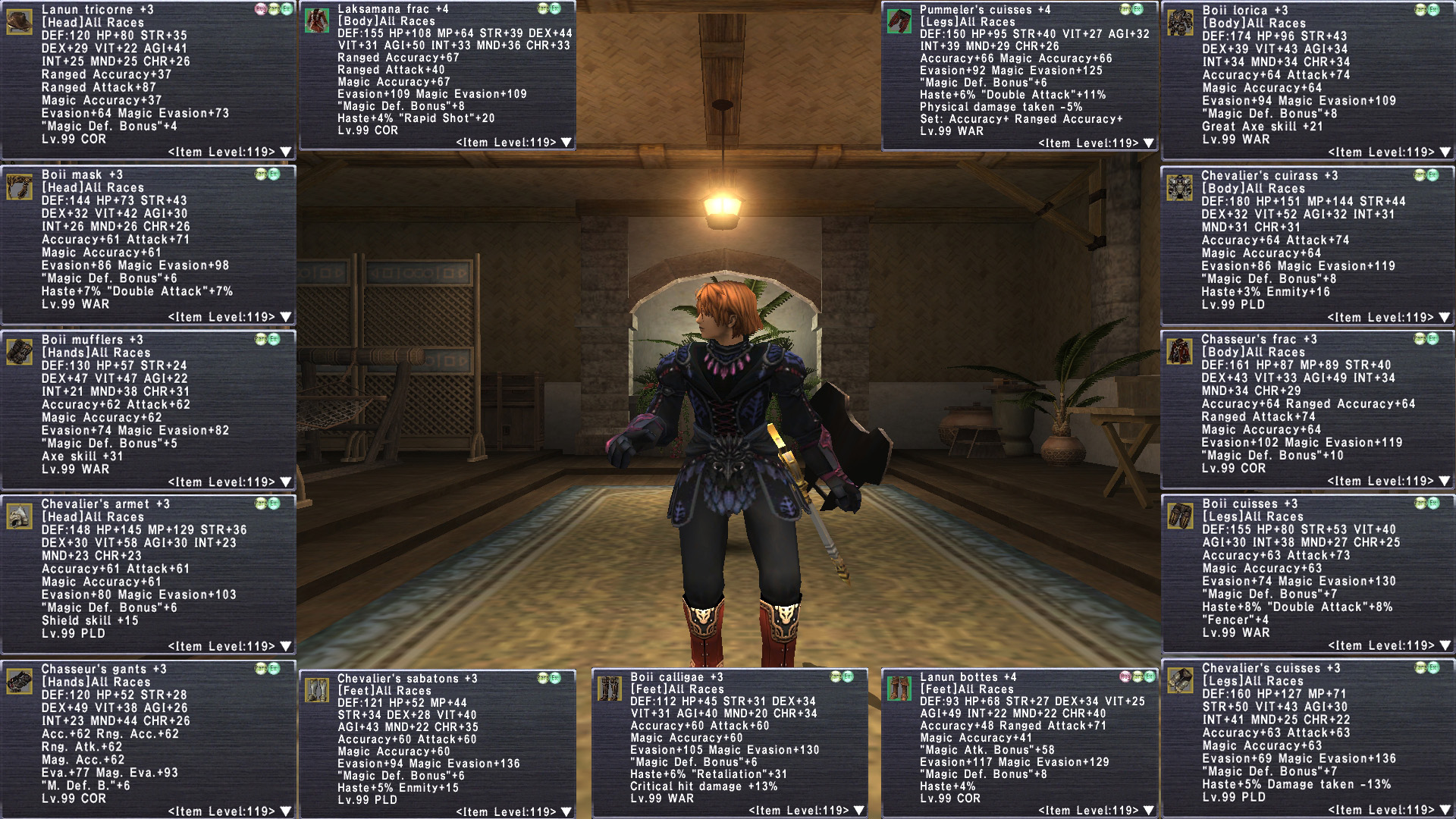Select the Lanun bottes +4 icon
This screenshot has width=1456, height=819.
899,689
